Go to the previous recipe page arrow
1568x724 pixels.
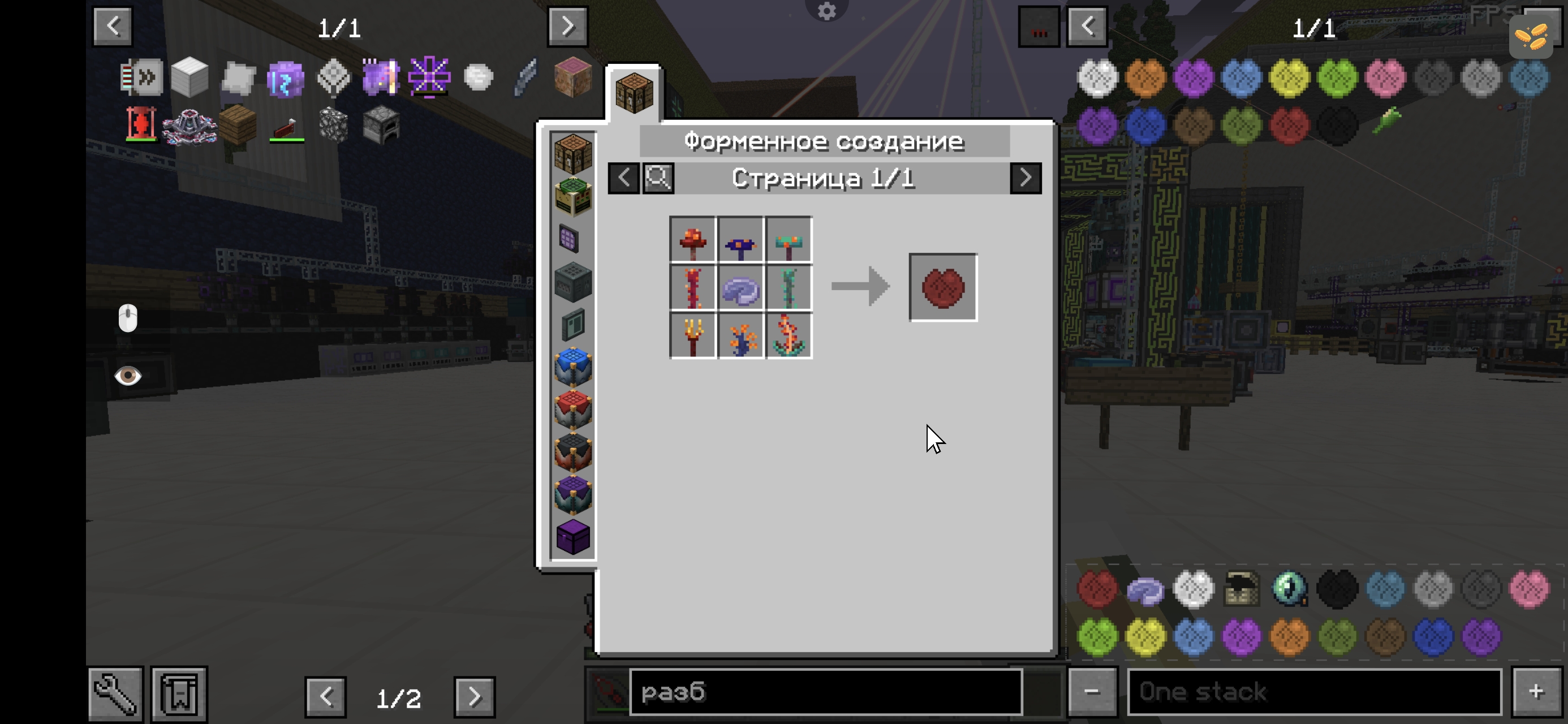click(x=623, y=178)
